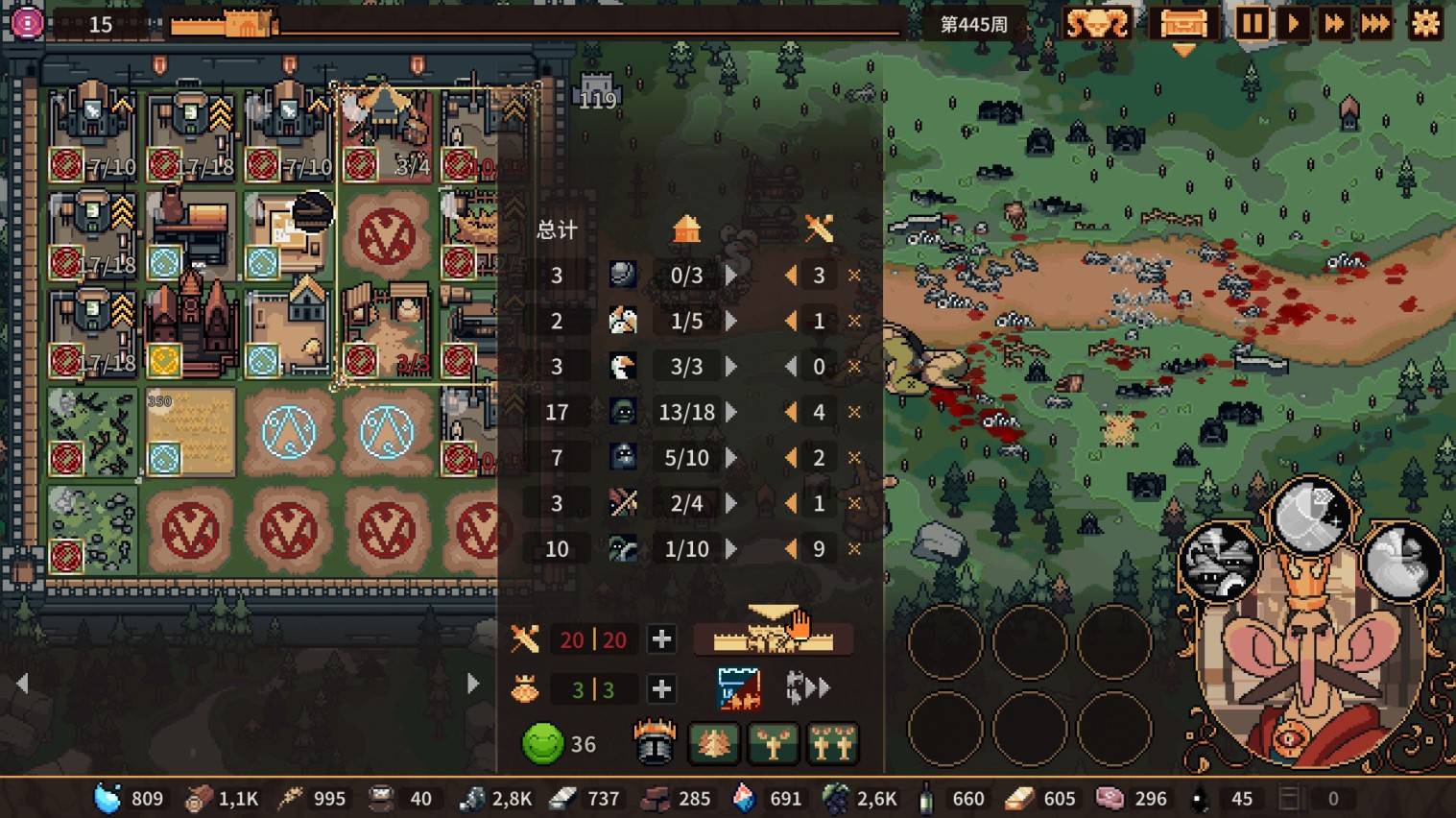The width and height of the screenshot is (1456, 818).
Task: Select the pine tree formation button
Action: pos(713,744)
